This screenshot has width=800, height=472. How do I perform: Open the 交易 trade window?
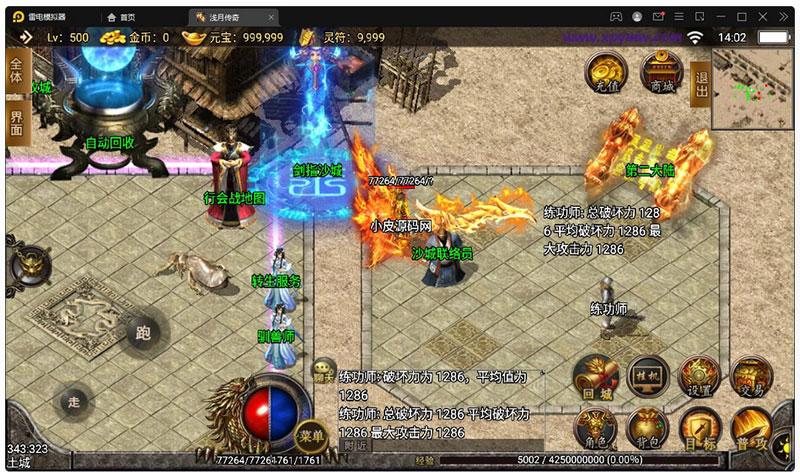(751, 376)
